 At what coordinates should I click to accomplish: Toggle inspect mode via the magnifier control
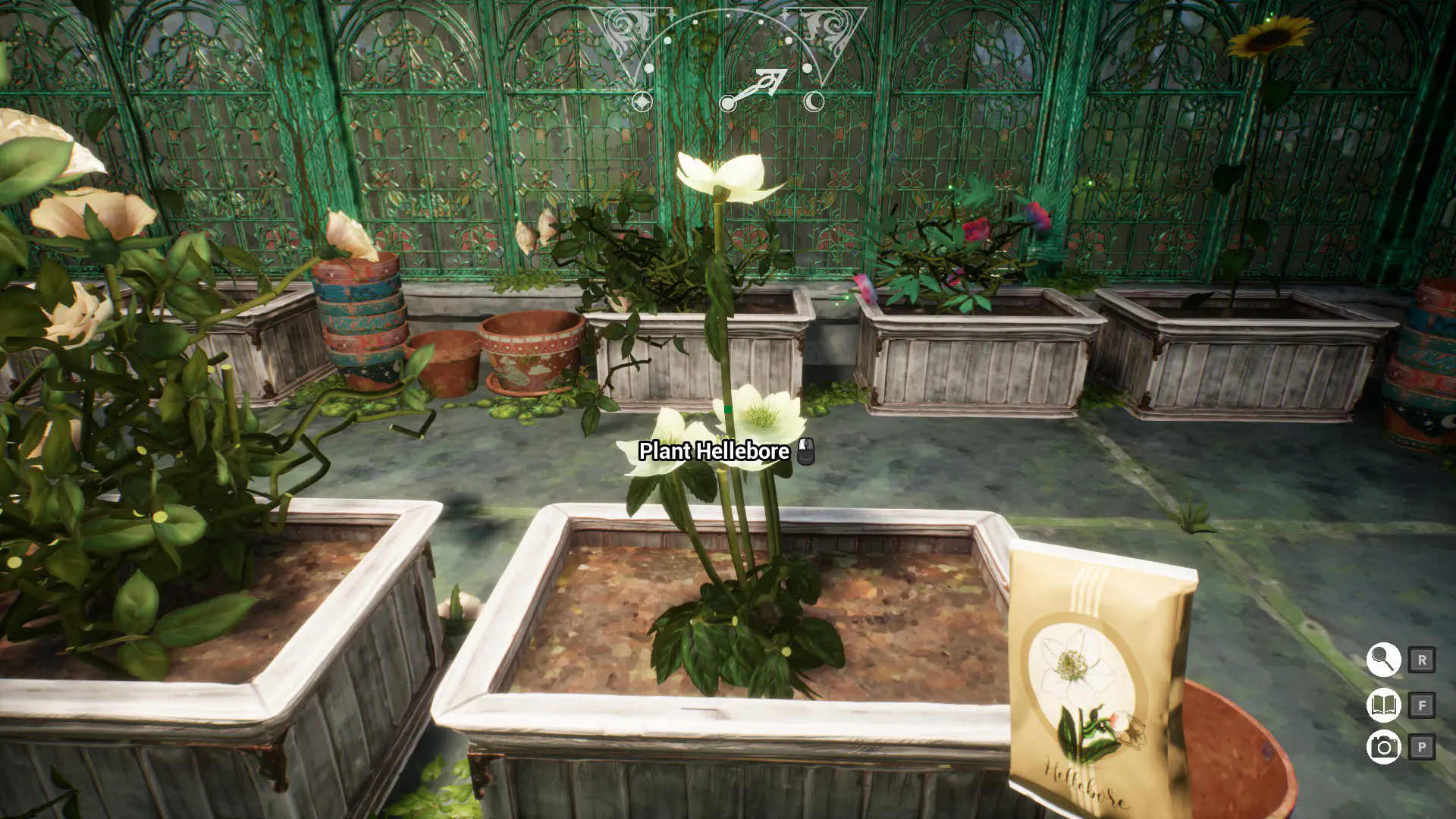[1383, 661]
